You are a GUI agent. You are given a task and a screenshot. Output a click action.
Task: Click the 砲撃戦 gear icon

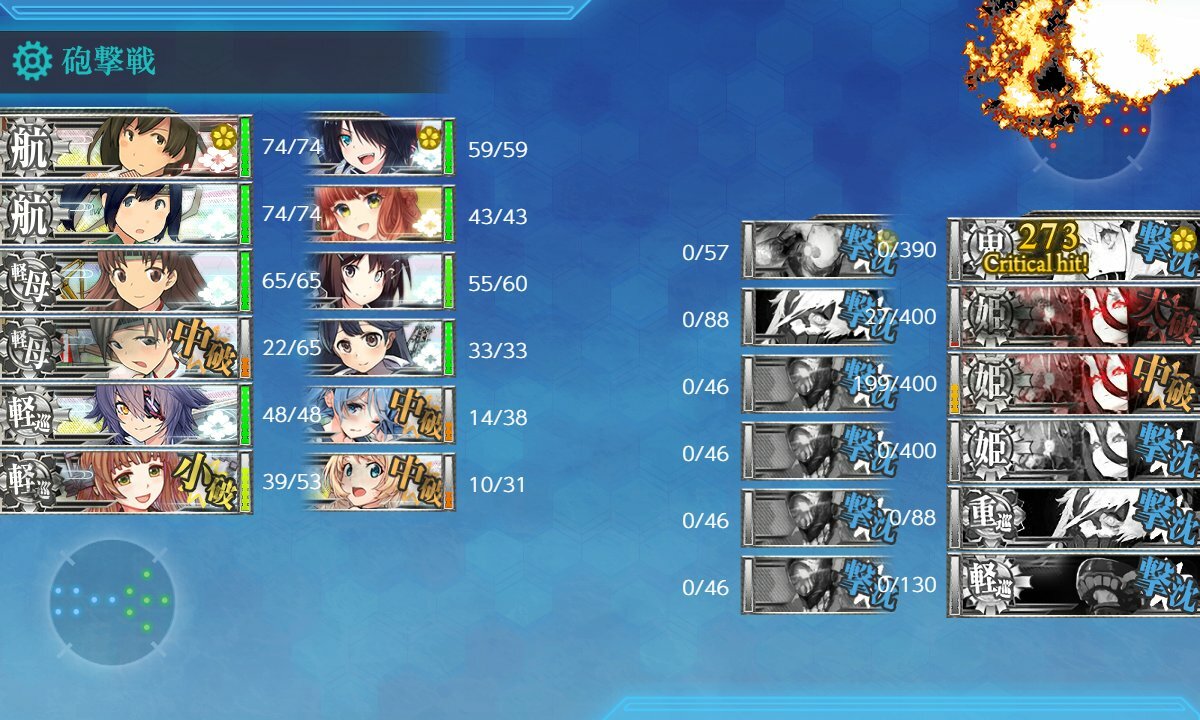(32, 62)
